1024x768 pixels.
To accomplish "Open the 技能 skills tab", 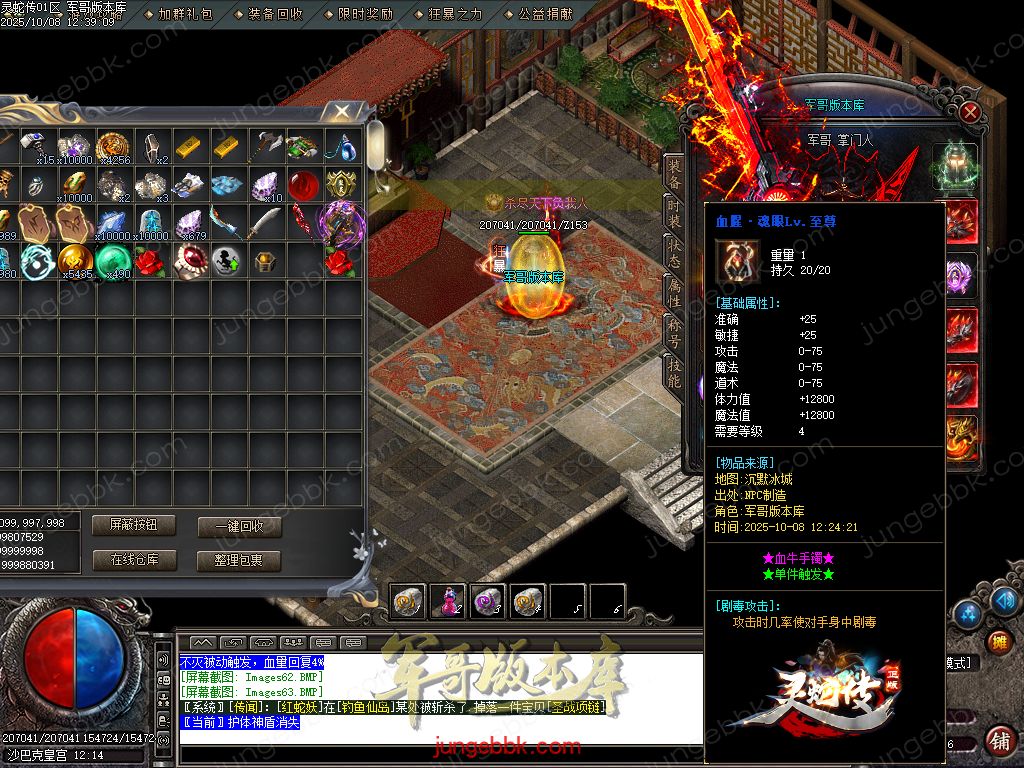I will point(675,372).
